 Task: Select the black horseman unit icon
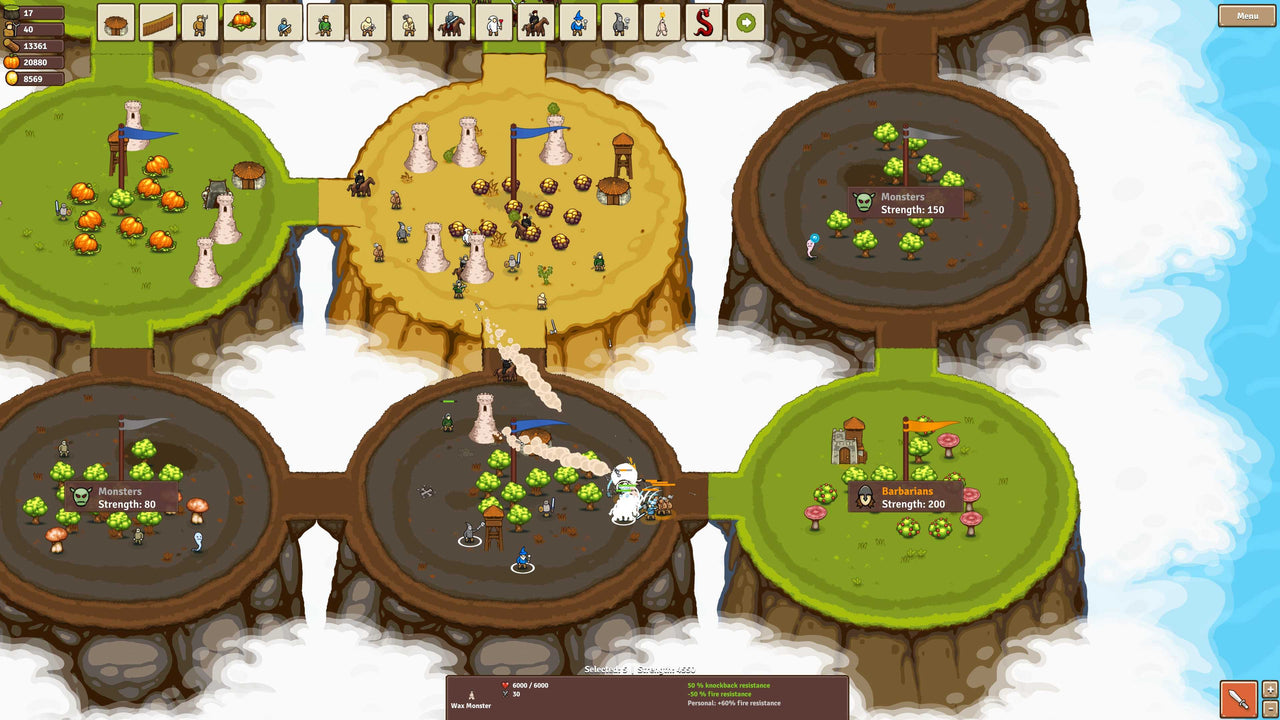pos(537,22)
